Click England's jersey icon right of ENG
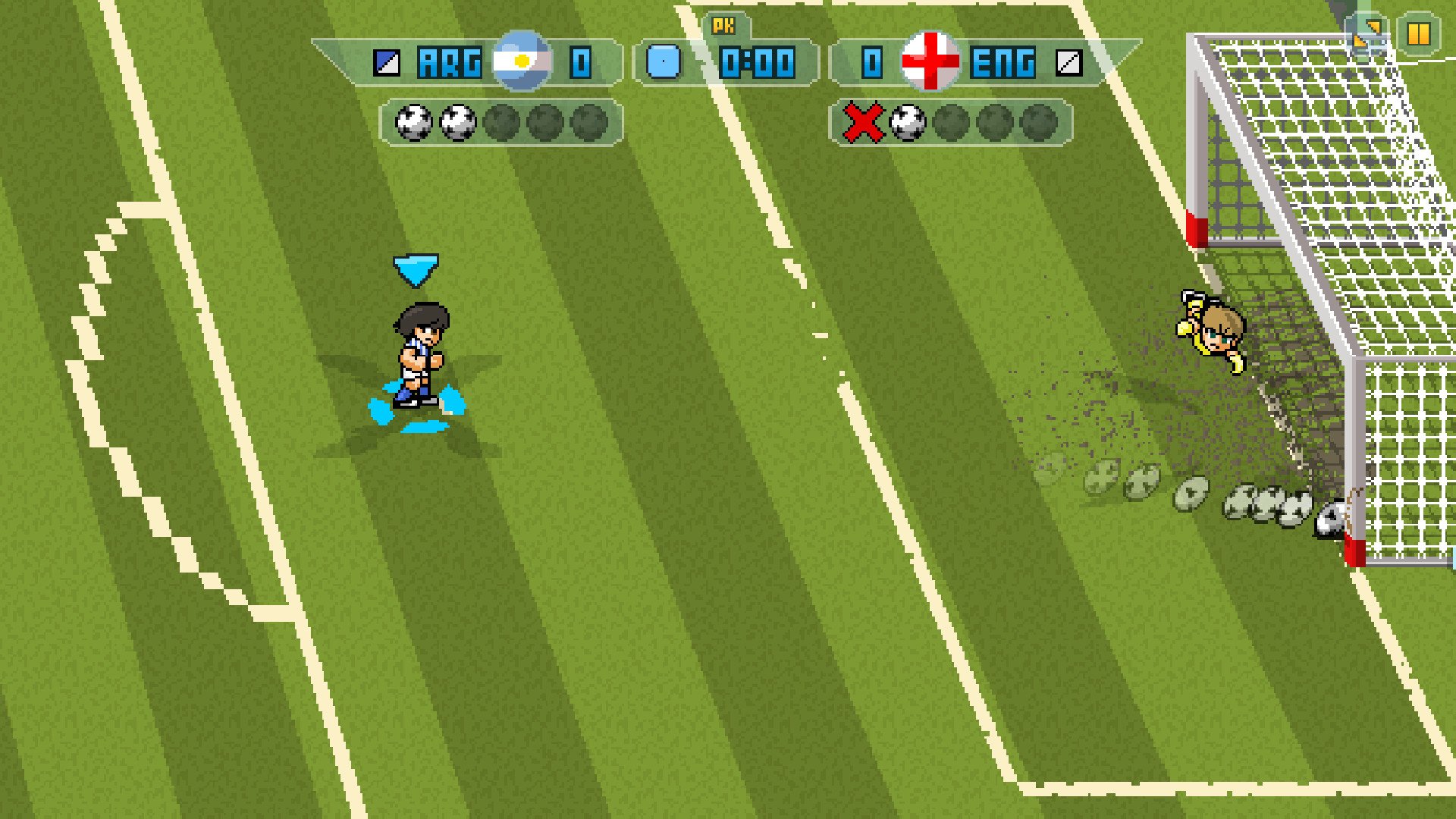The height and width of the screenshot is (819, 1456). 1069,64
